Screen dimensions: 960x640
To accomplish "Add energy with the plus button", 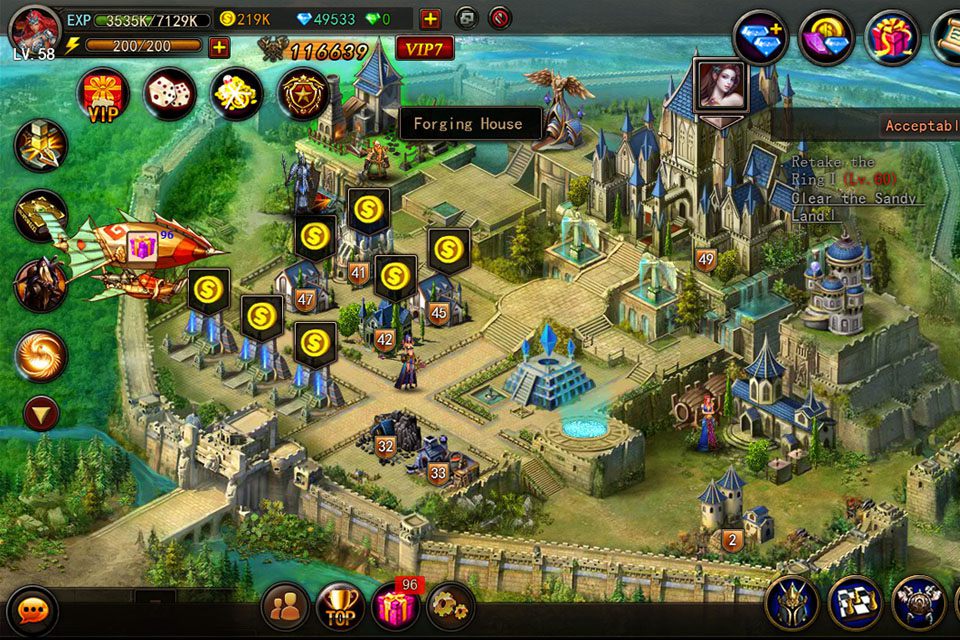I will (x=218, y=46).
